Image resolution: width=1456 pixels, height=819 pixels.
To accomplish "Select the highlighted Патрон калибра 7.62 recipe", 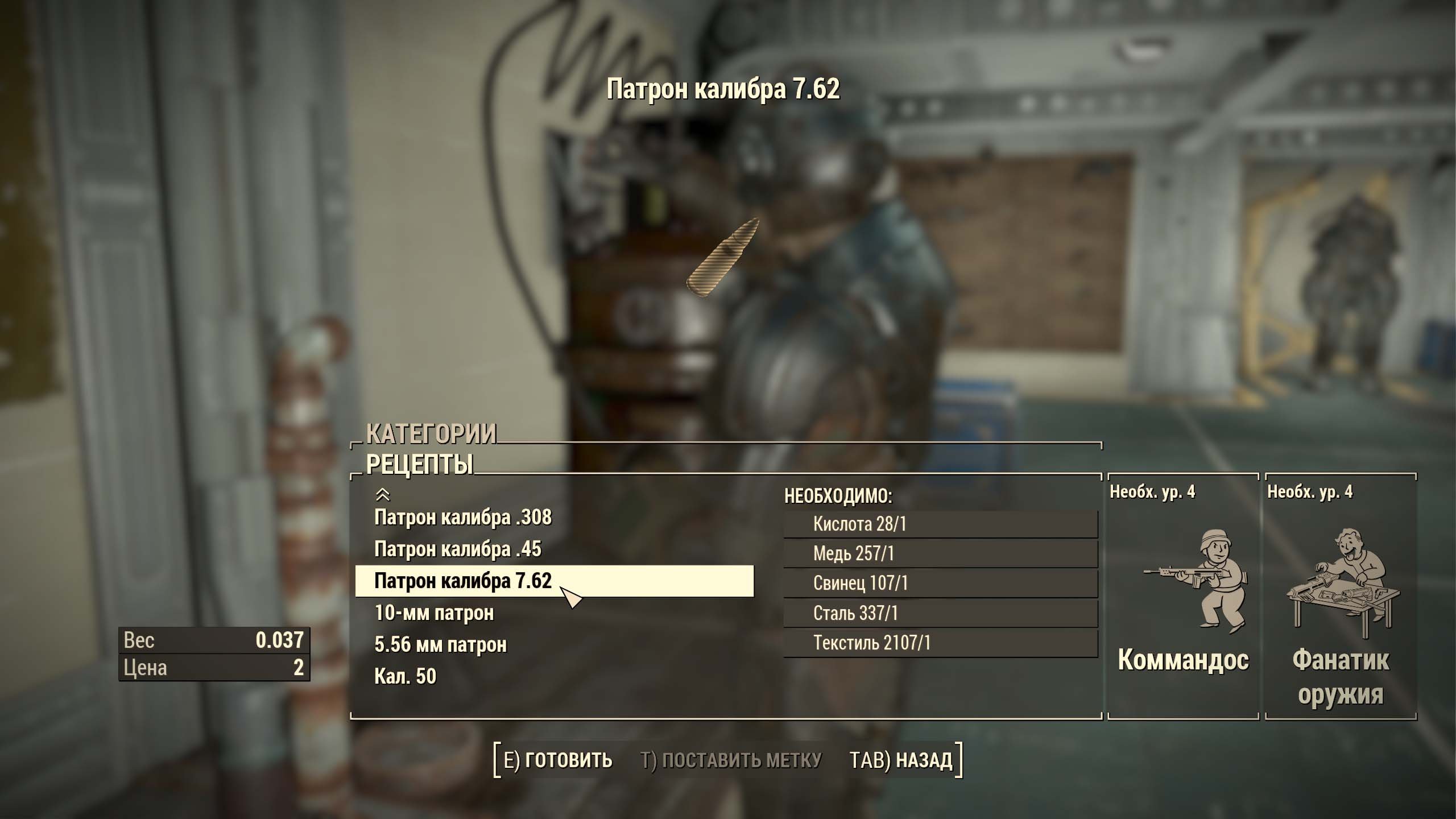I will [x=463, y=581].
